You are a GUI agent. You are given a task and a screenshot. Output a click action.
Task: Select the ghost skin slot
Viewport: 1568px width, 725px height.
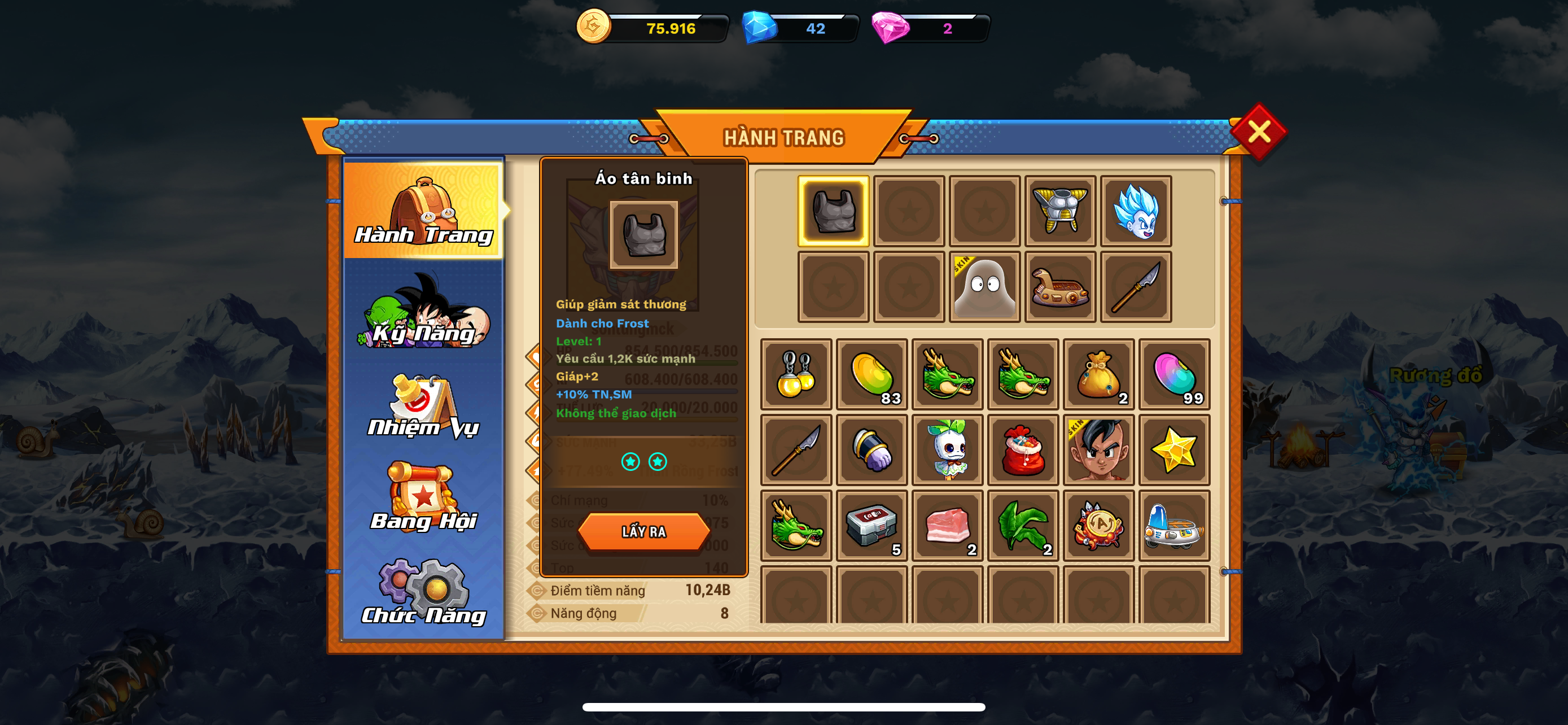pyautogui.click(x=984, y=287)
